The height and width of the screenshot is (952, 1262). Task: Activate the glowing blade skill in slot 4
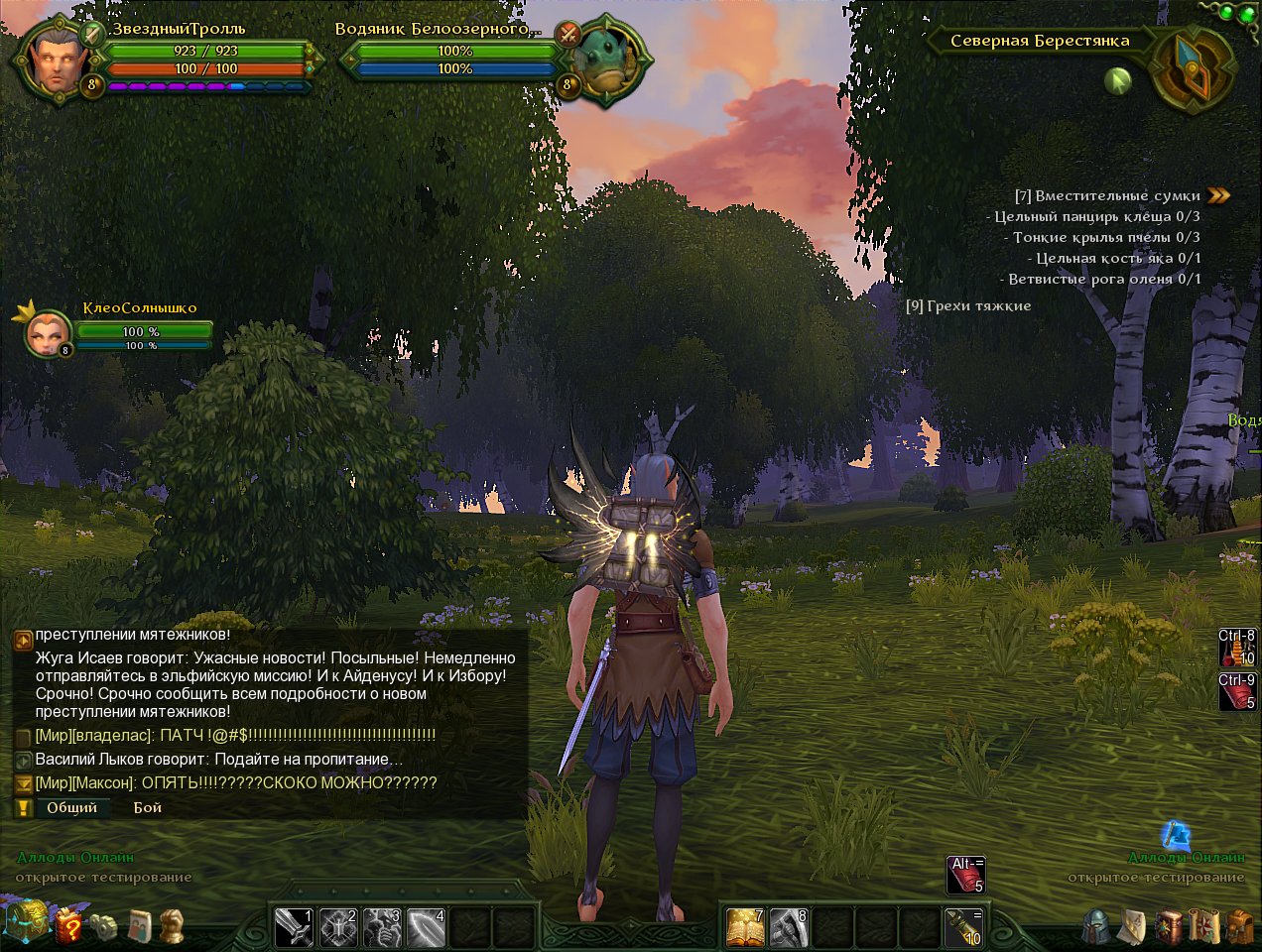coord(427,928)
